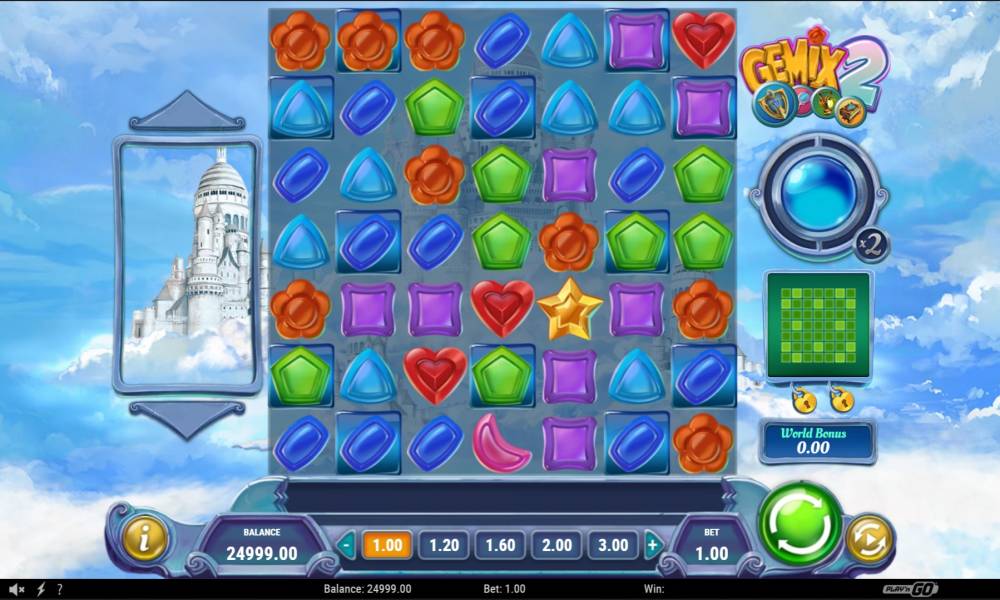1000x600 pixels.
Task: Click the gold star symbol
Action: pos(569,309)
